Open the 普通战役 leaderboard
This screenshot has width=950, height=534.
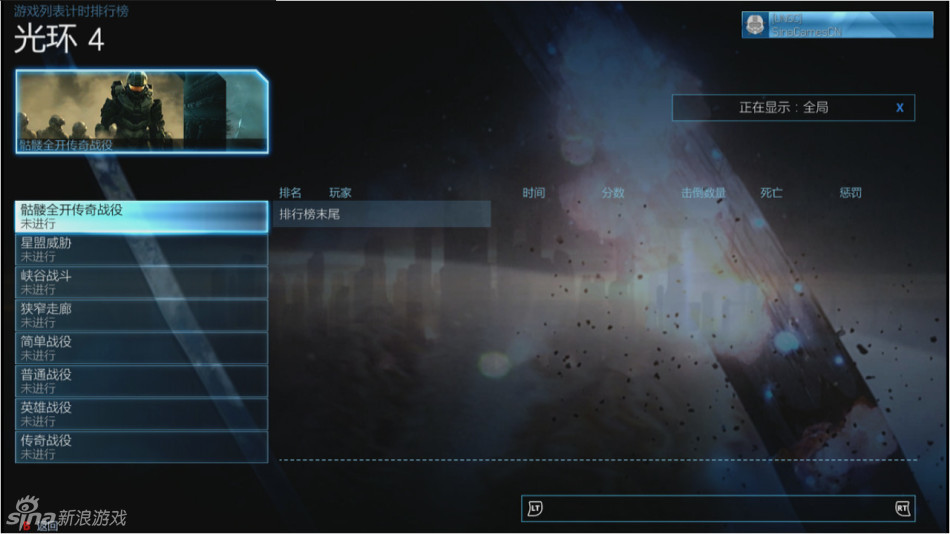click(x=141, y=381)
